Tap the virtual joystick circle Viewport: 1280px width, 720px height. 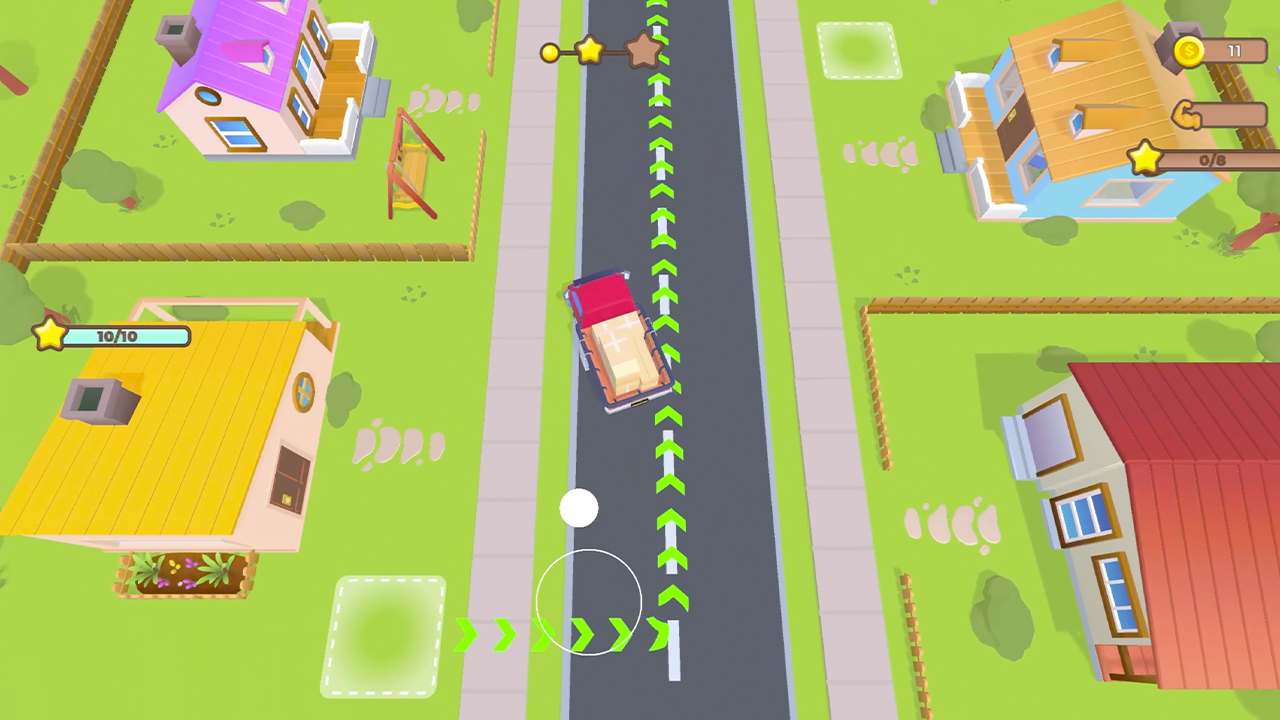coord(590,600)
